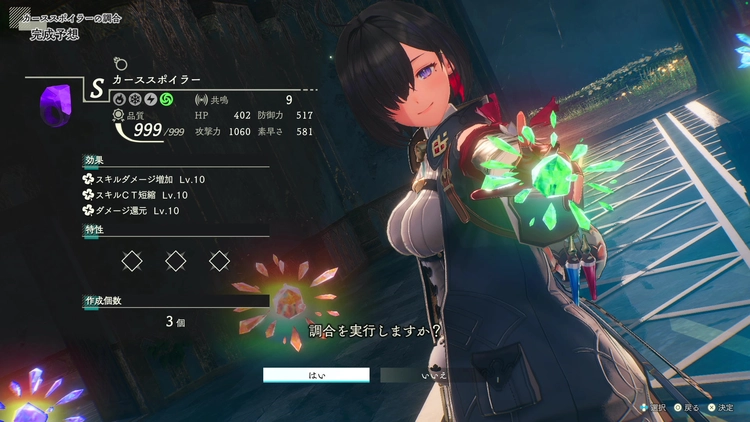
Task: Confirm synthesis with the はい button
Action: pos(316,375)
